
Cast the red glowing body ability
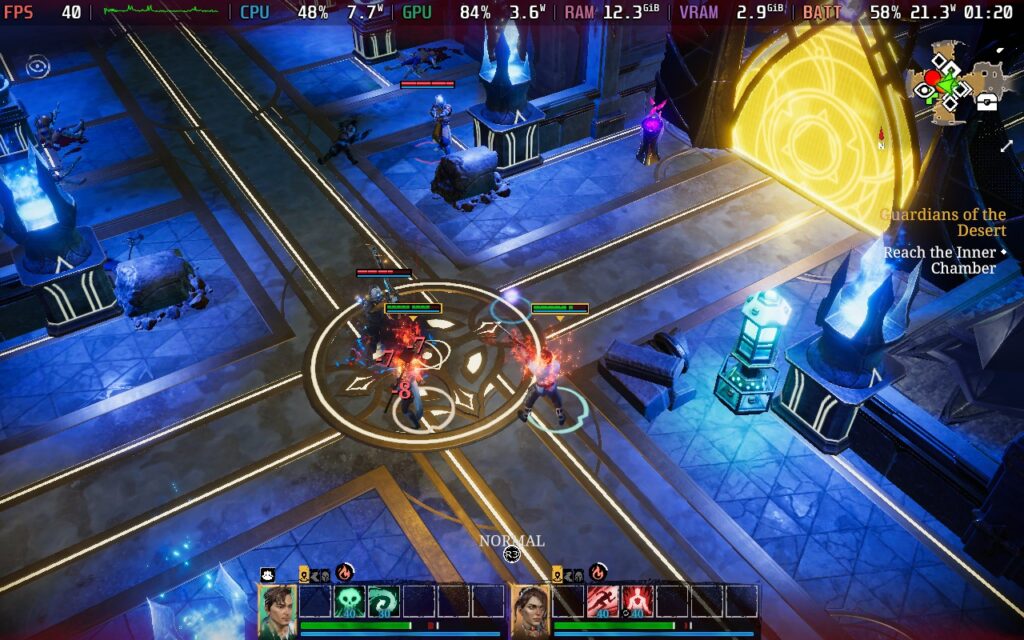[x=635, y=601]
